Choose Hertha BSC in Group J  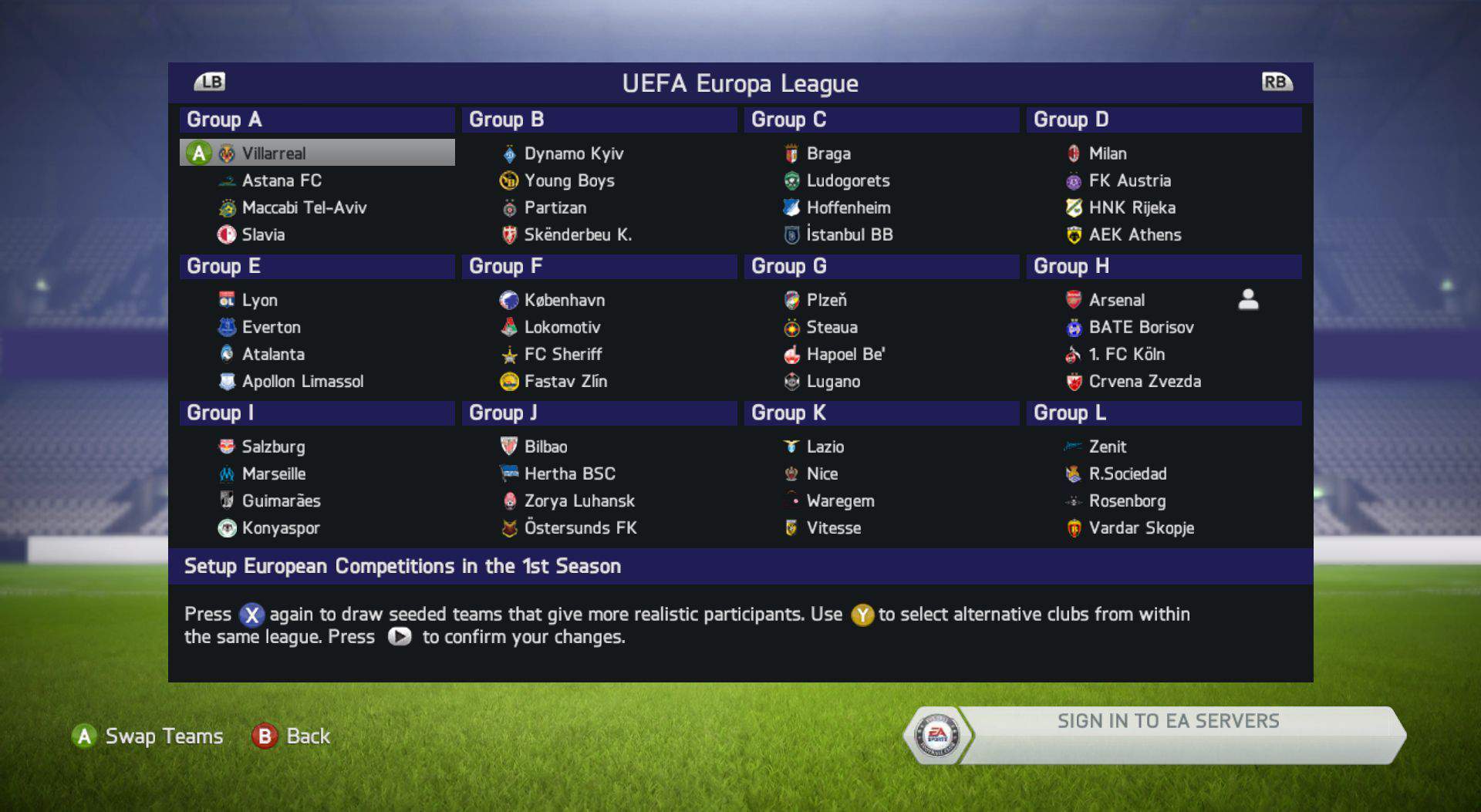[569, 473]
